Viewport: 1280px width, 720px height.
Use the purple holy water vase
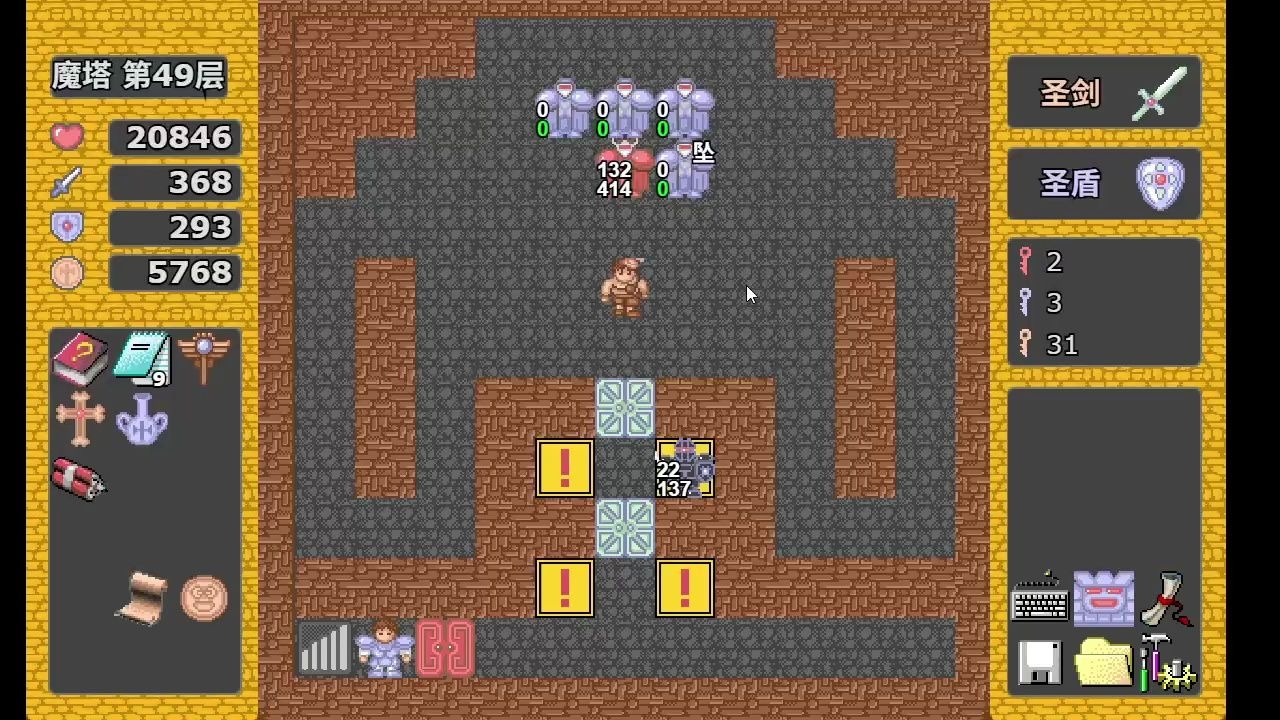point(141,419)
